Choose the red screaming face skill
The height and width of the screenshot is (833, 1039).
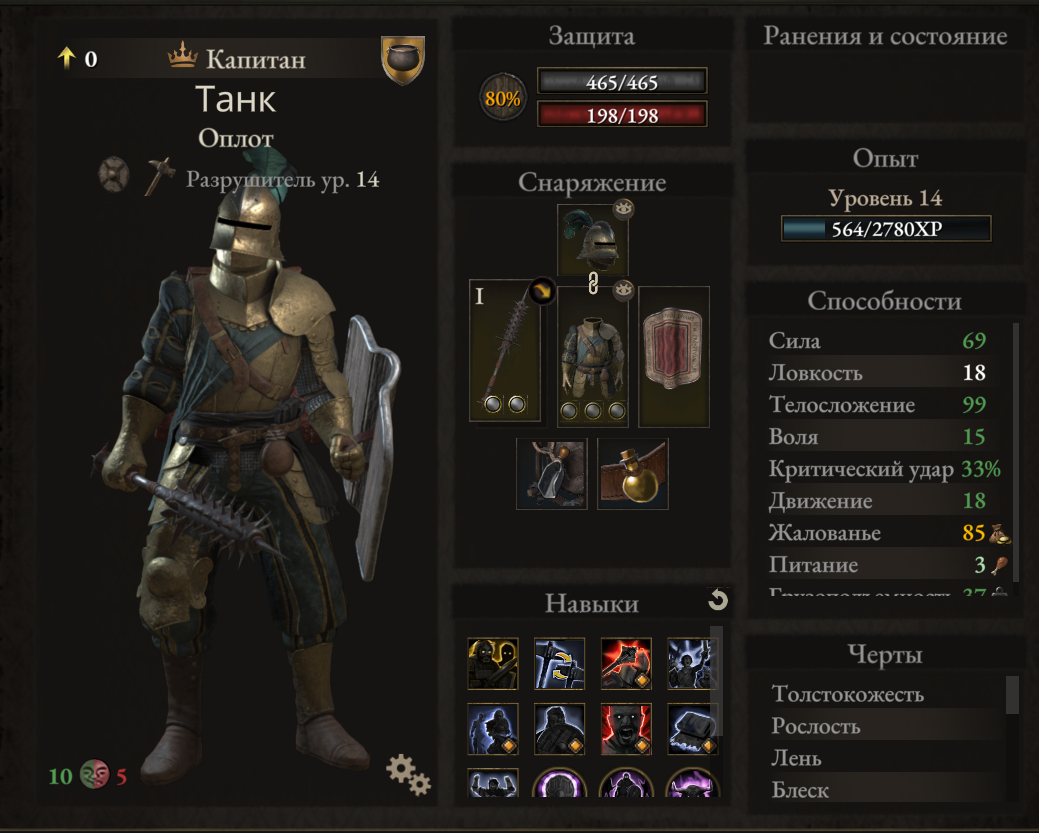(626, 729)
